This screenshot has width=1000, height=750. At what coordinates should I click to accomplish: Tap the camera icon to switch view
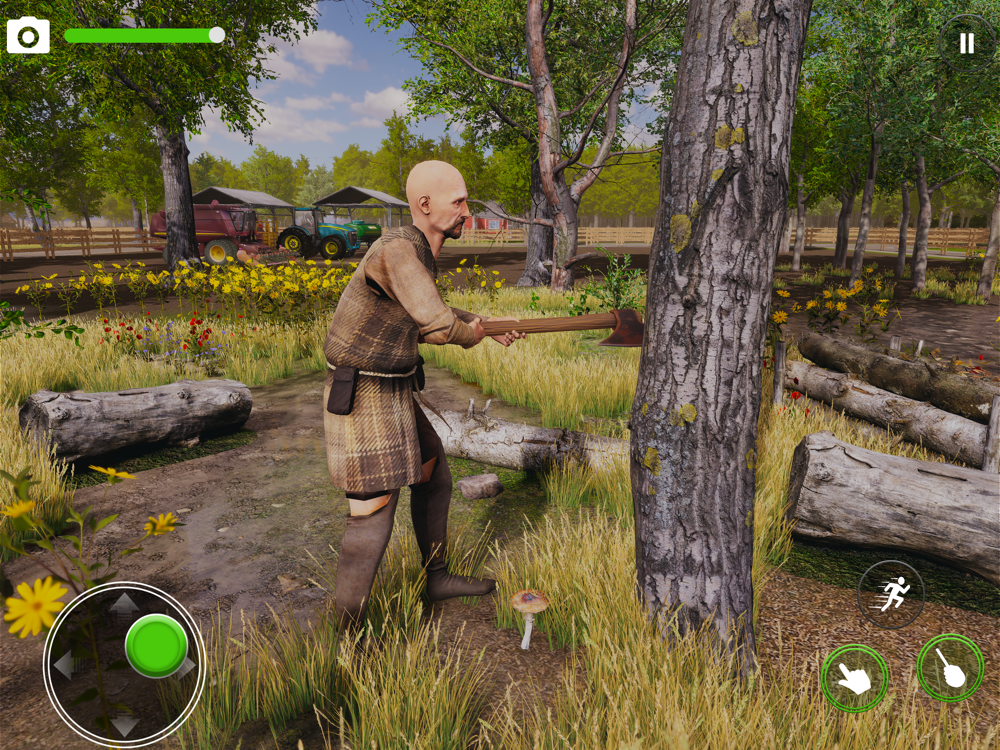click(x=28, y=36)
